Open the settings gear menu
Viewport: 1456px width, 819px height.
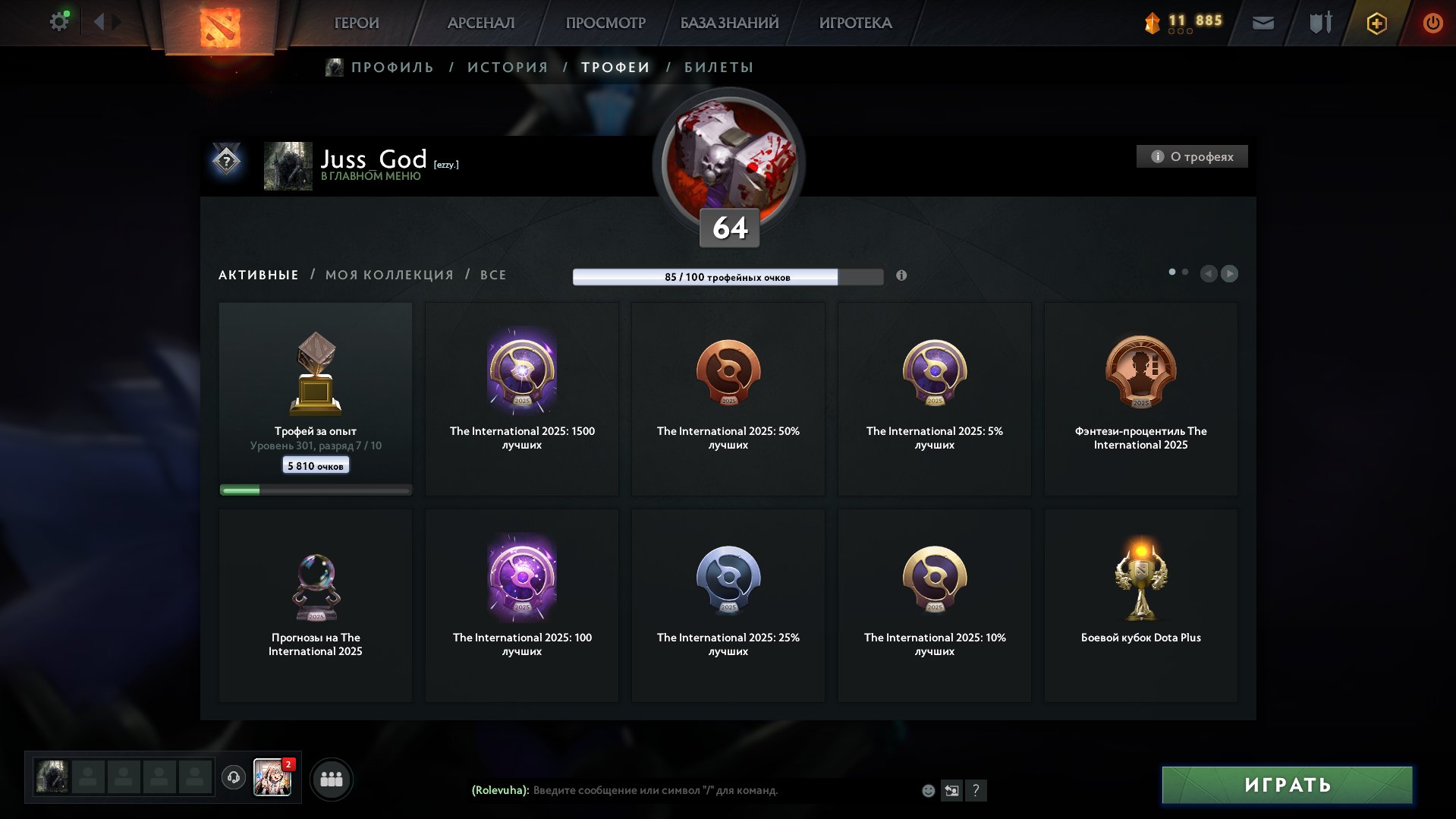click(x=58, y=20)
